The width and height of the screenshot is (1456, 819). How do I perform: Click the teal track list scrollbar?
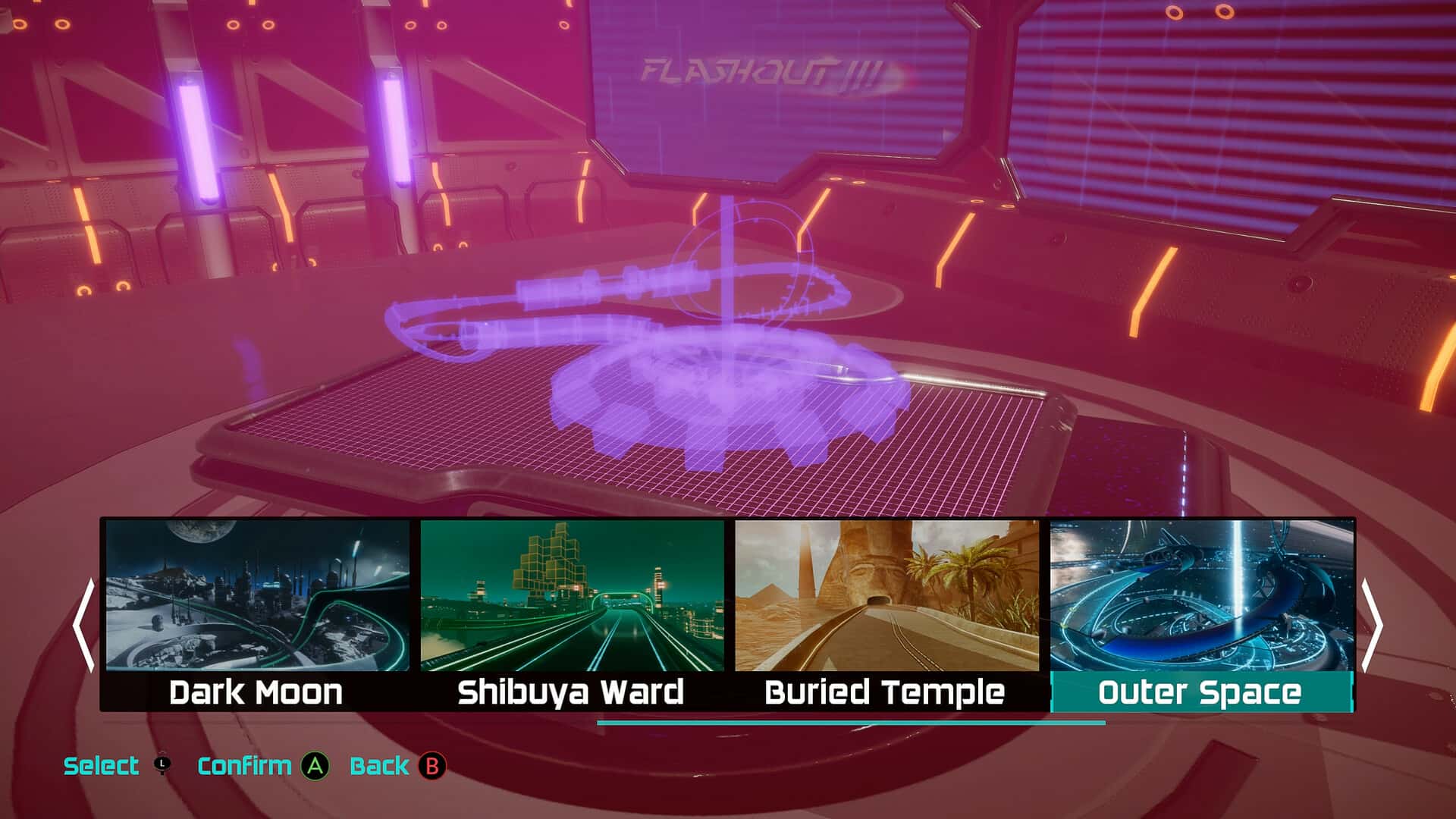(851, 723)
